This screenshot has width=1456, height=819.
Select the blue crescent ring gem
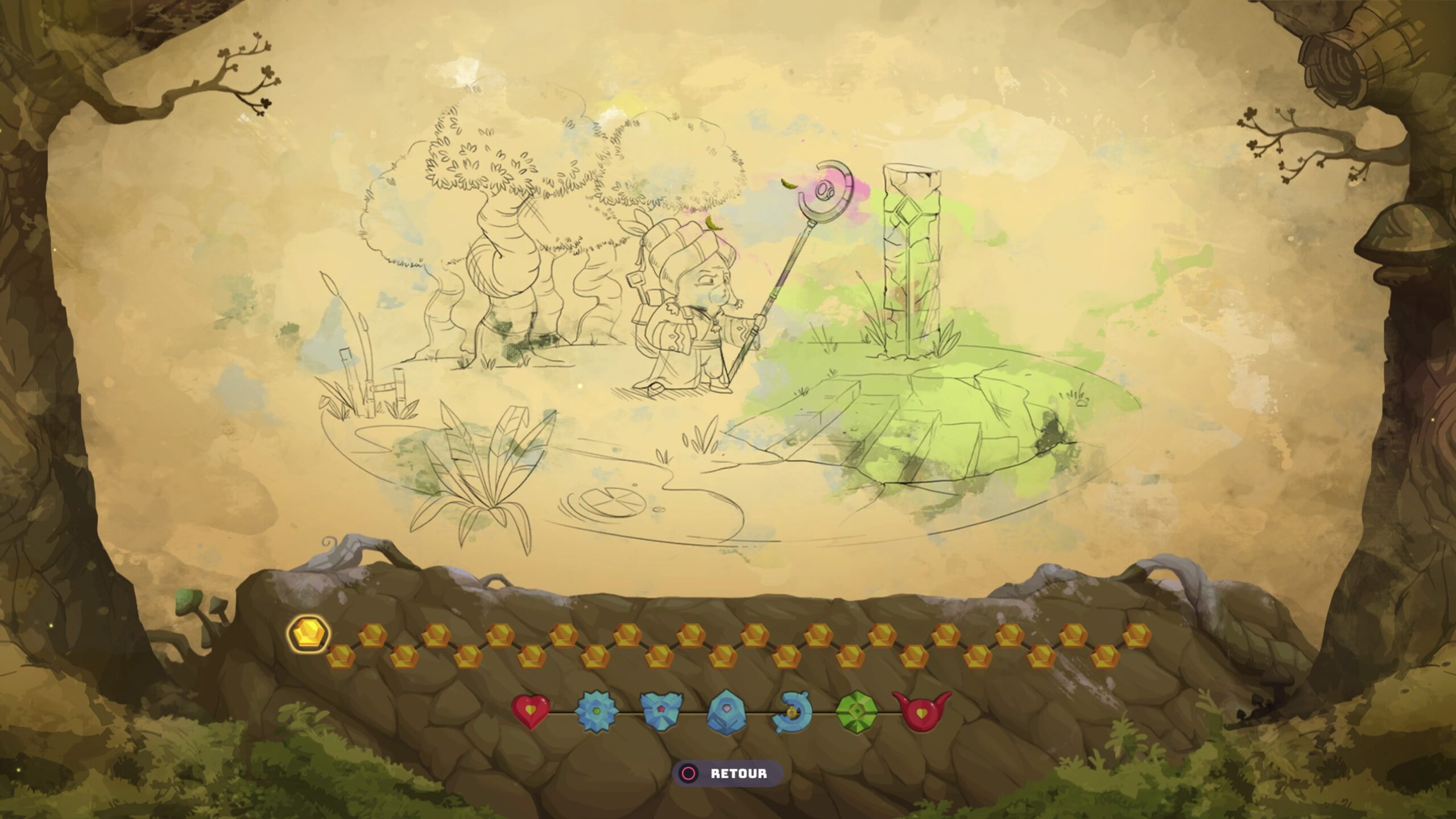coord(792,713)
